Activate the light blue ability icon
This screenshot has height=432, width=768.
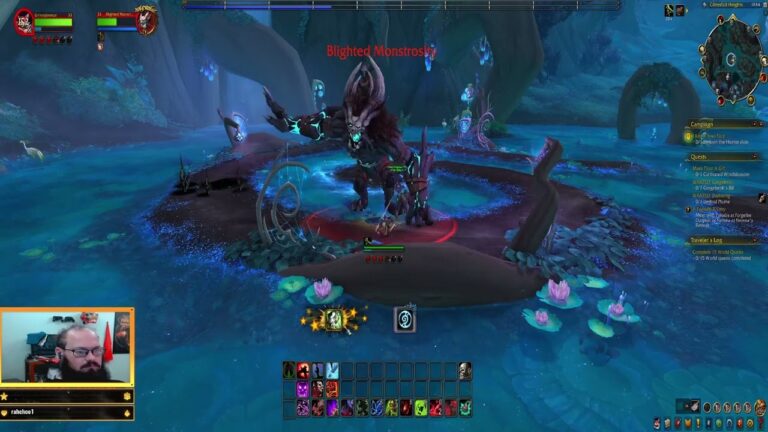(332, 371)
